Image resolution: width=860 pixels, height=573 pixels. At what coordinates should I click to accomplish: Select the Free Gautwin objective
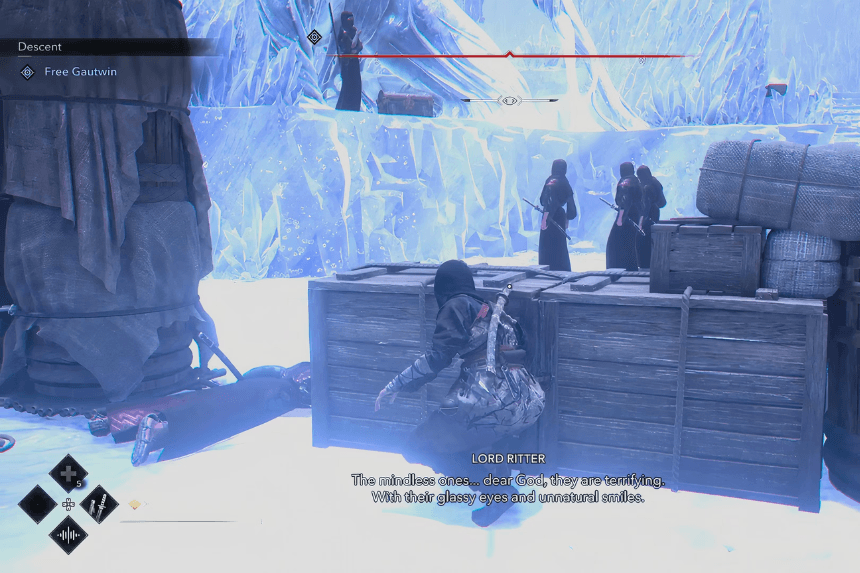coord(76,72)
